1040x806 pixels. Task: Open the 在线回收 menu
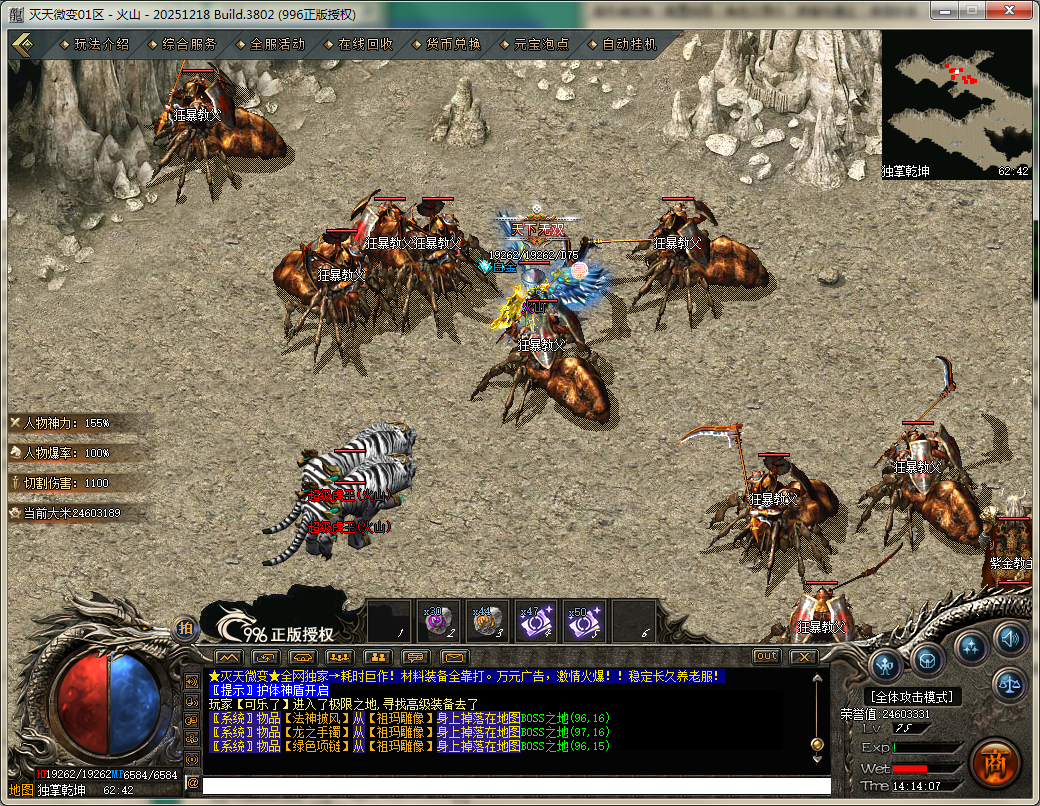click(365, 44)
